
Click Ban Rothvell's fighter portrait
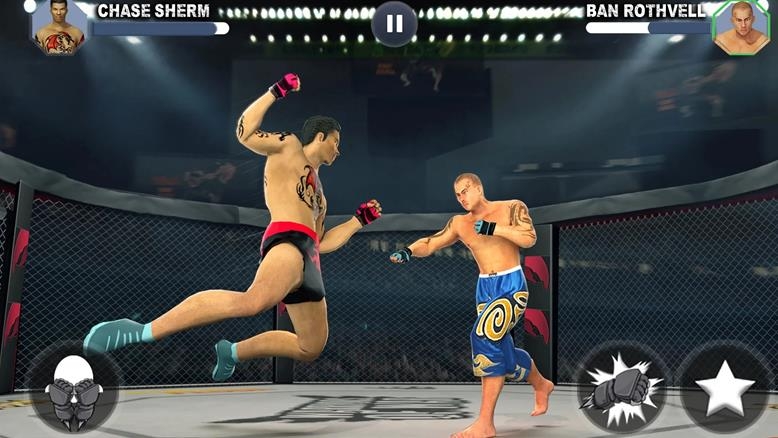coord(741,27)
